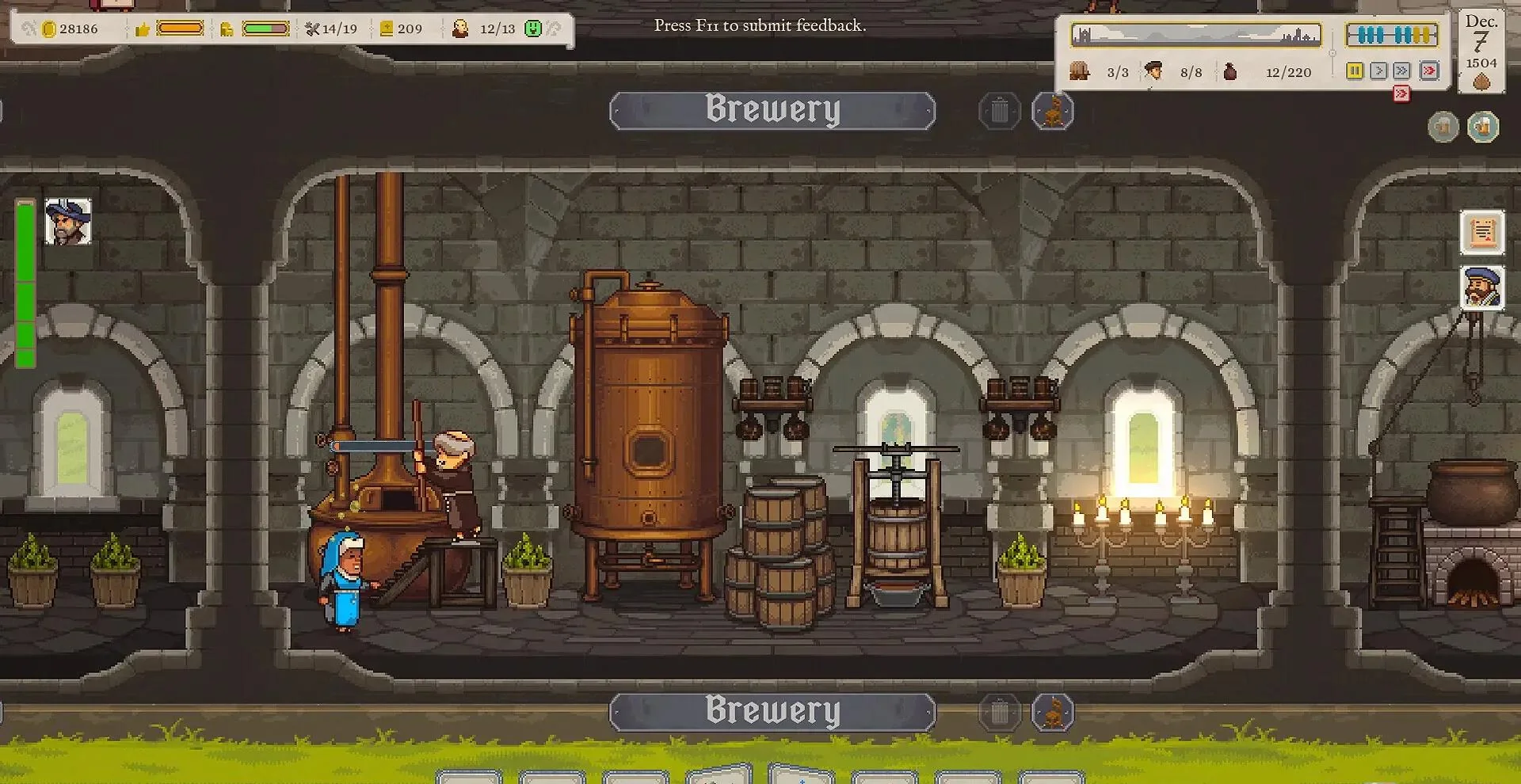The width and height of the screenshot is (1521, 784).
Task: Click the thumbs-up reputation icon
Action: (x=143, y=29)
